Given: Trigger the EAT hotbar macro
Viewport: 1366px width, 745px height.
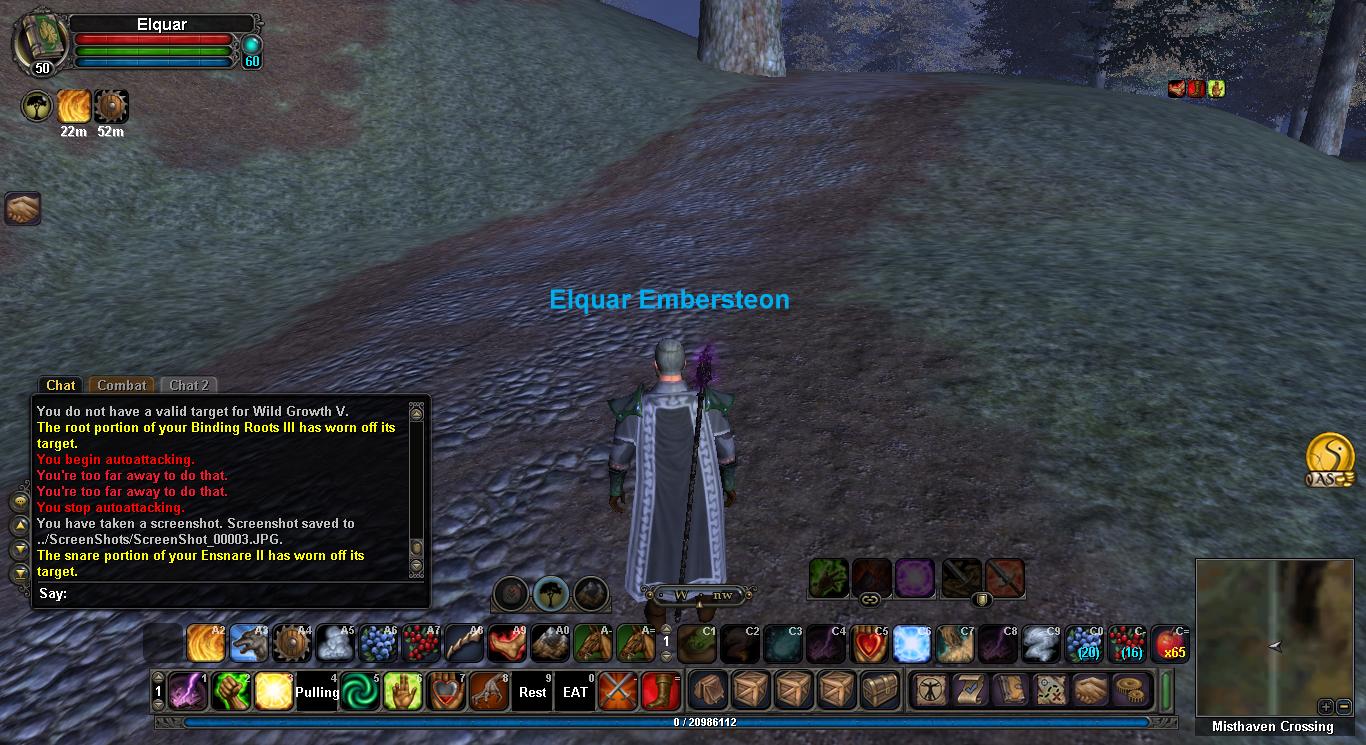Looking at the screenshot, I should 576,691.
